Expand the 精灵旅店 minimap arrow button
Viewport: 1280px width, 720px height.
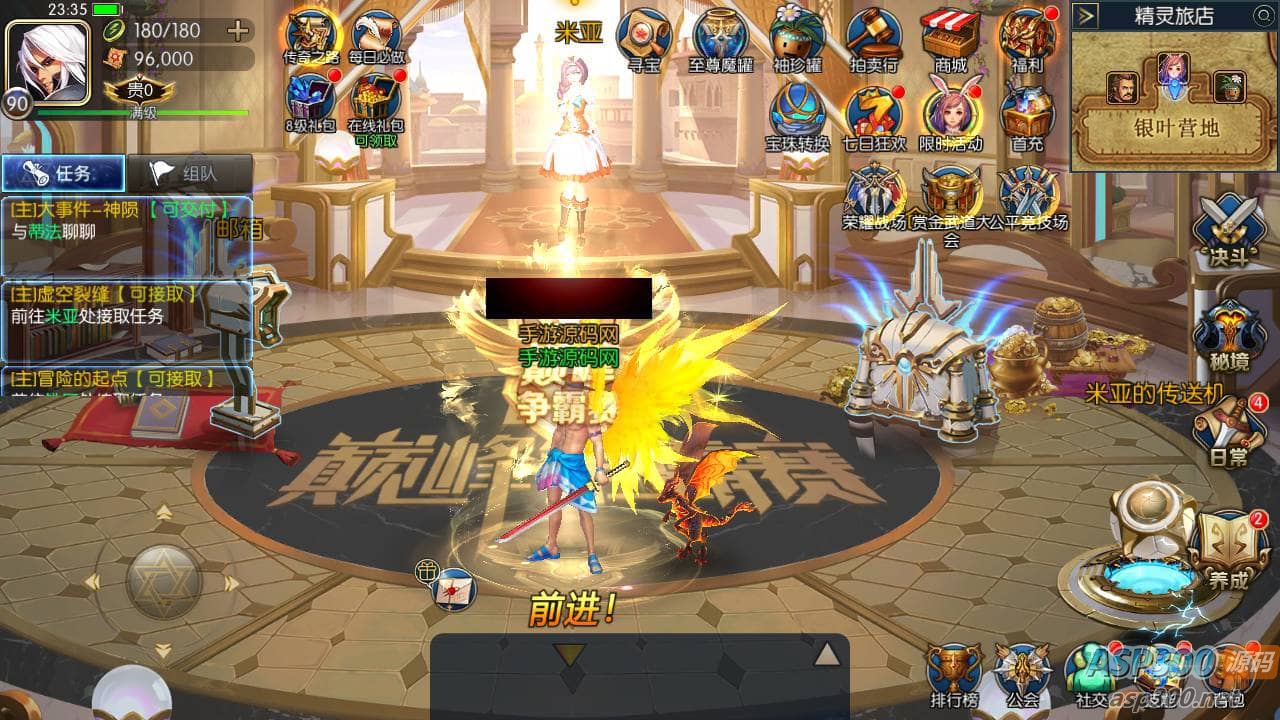click(x=1088, y=16)
